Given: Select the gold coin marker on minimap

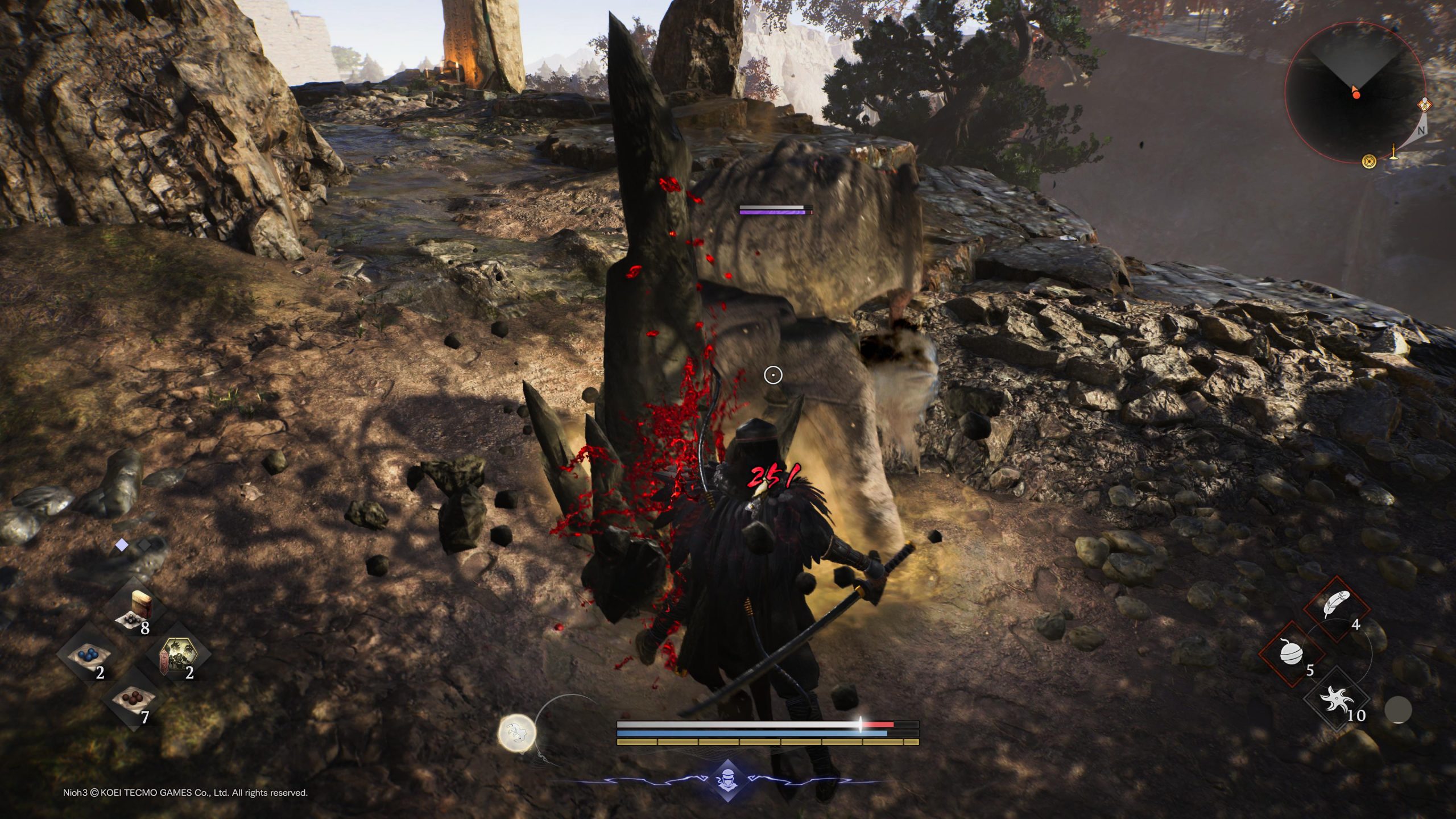Looking at the screenshot, I should pyautogui.click(x=1370, y=162).
